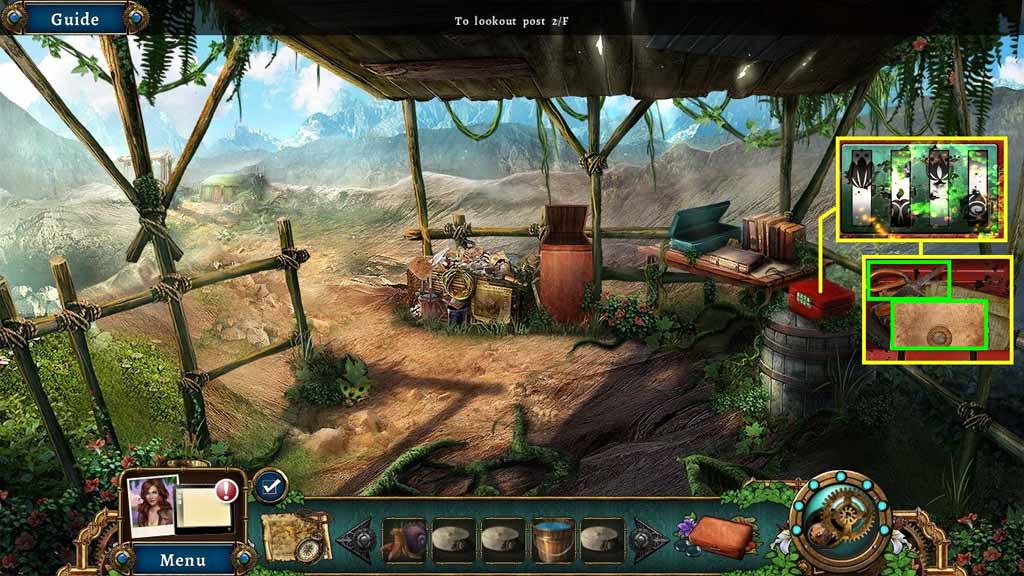
Task: Show previous inventory items with left arrow
Action: tap(357, 540)
